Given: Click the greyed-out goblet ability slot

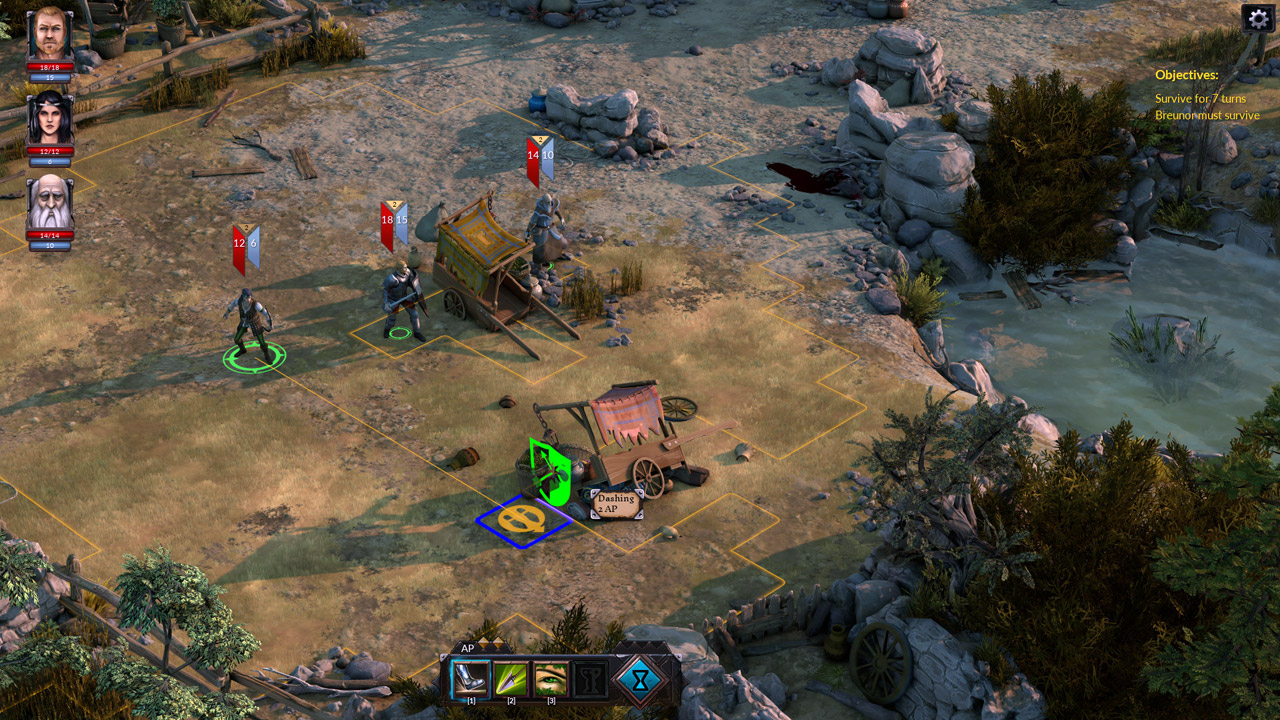Looking at the screenshot, I should pos(590,679).
